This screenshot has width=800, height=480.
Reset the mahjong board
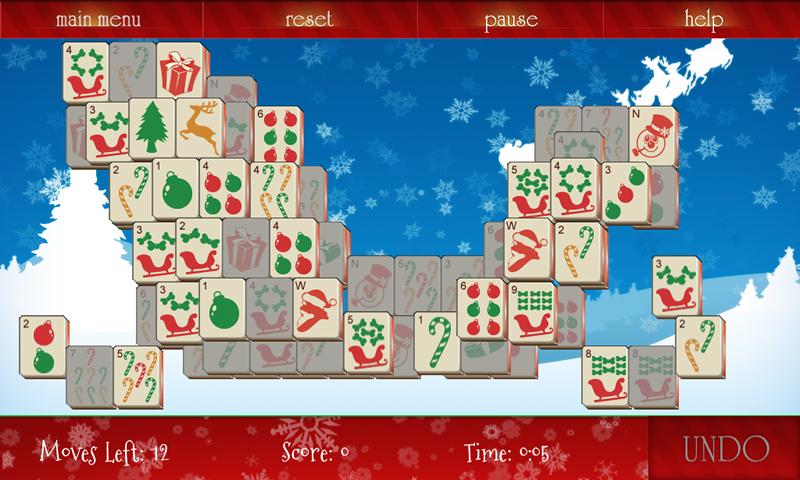click(309, 19)
